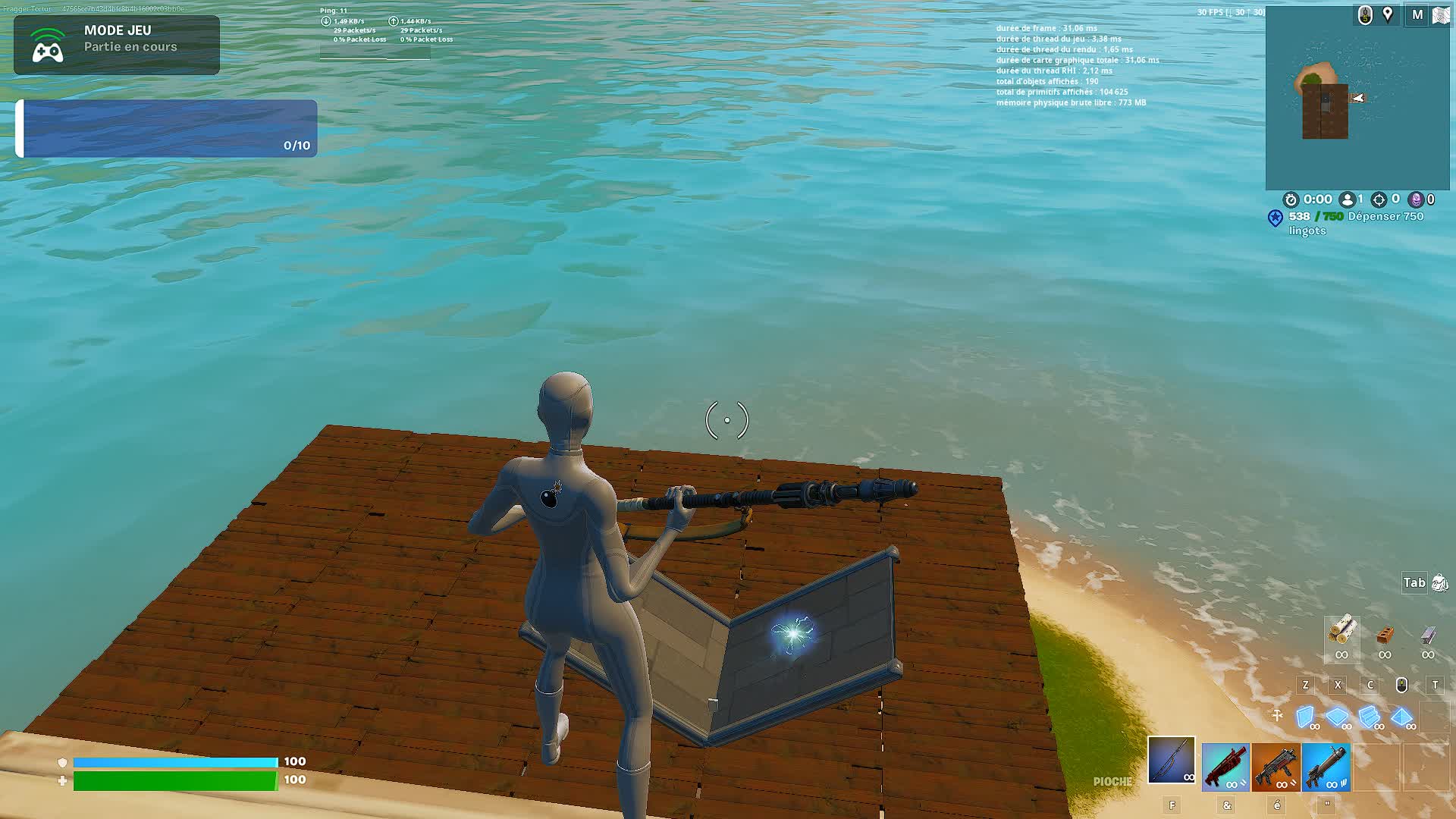Click the stairs building piece icon

1369,715
